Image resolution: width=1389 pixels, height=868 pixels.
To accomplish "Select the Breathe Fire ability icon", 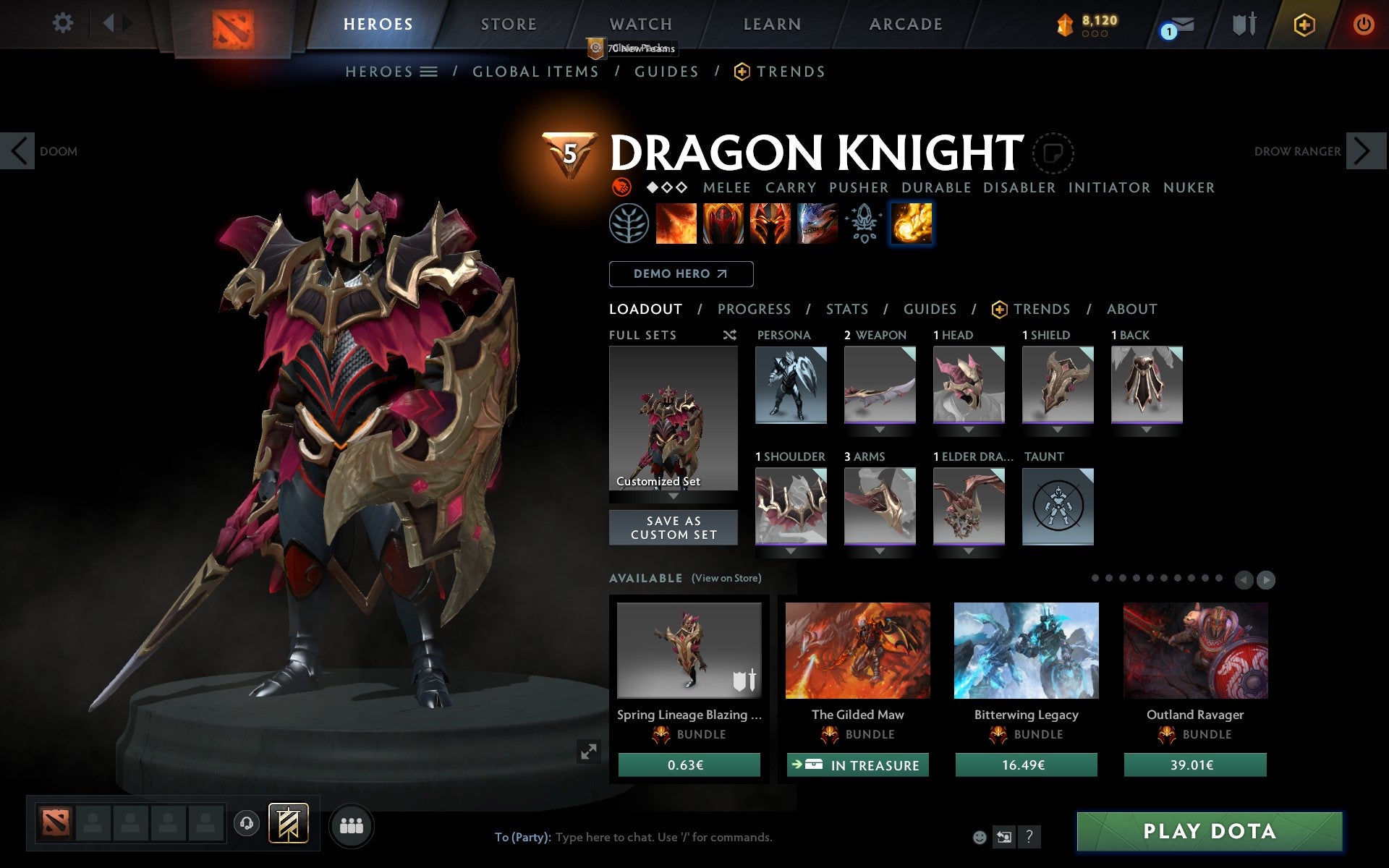I will [677, 224].
